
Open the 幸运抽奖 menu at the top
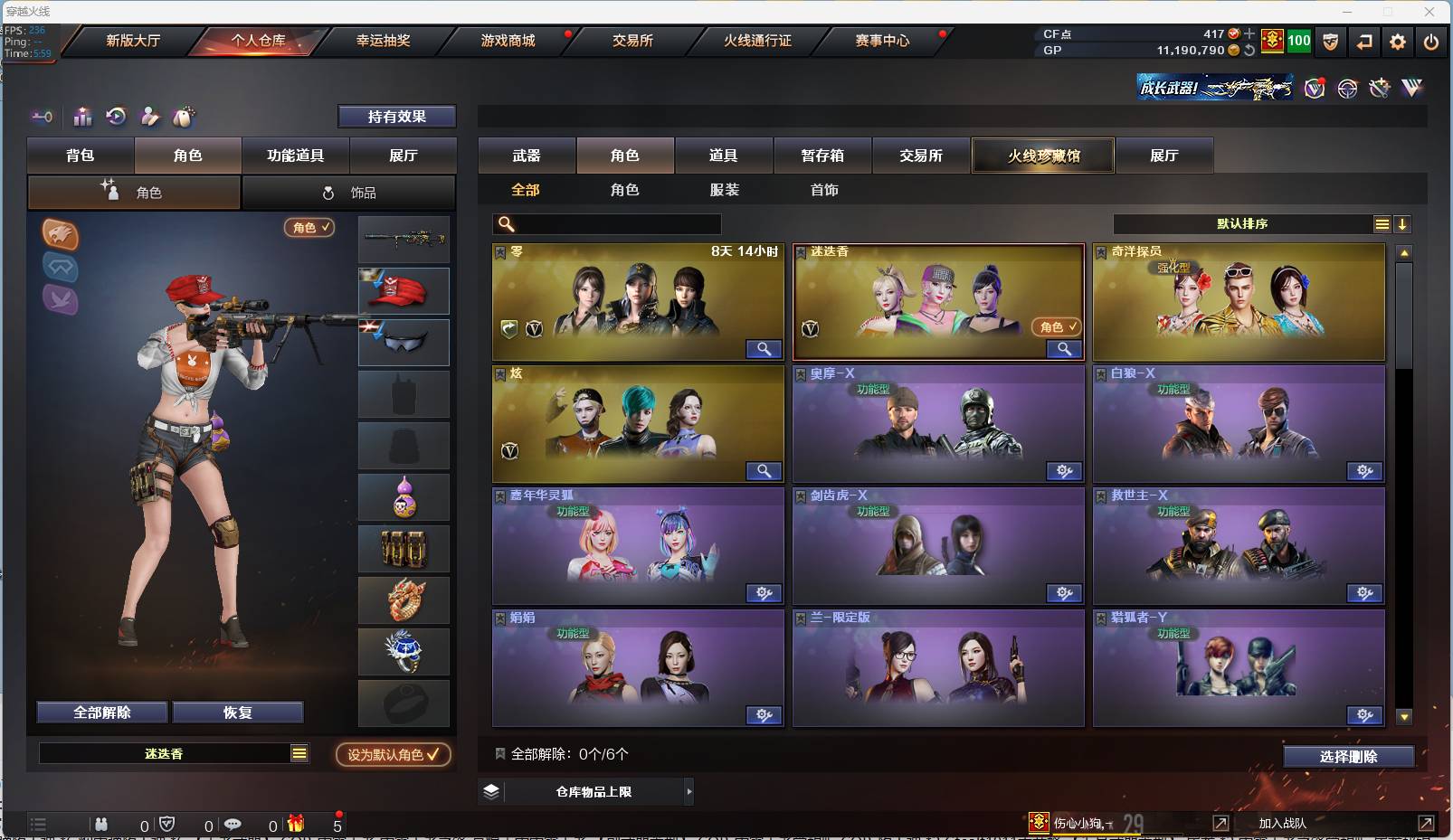tap(384, 41)
